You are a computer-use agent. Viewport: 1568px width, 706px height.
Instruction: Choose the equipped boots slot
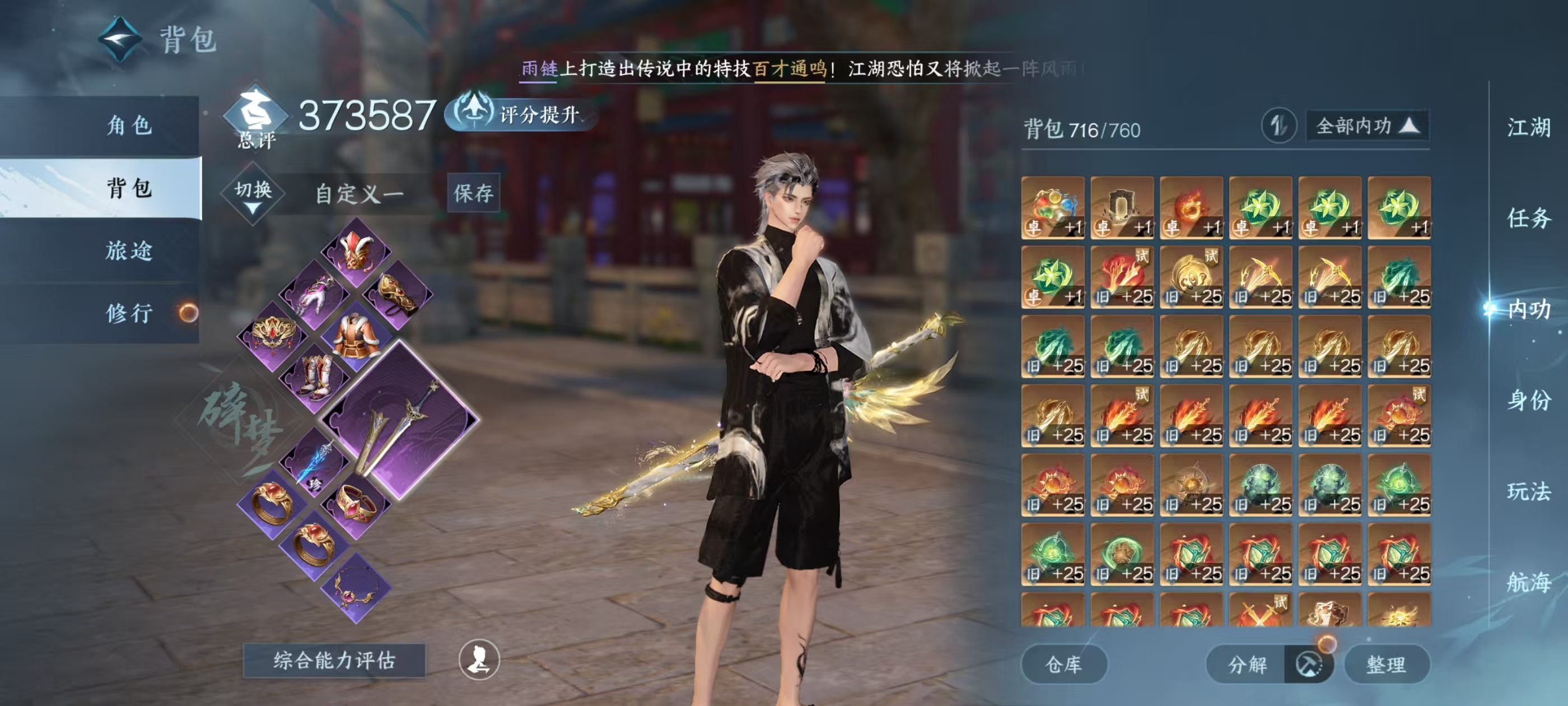point(314,375)
